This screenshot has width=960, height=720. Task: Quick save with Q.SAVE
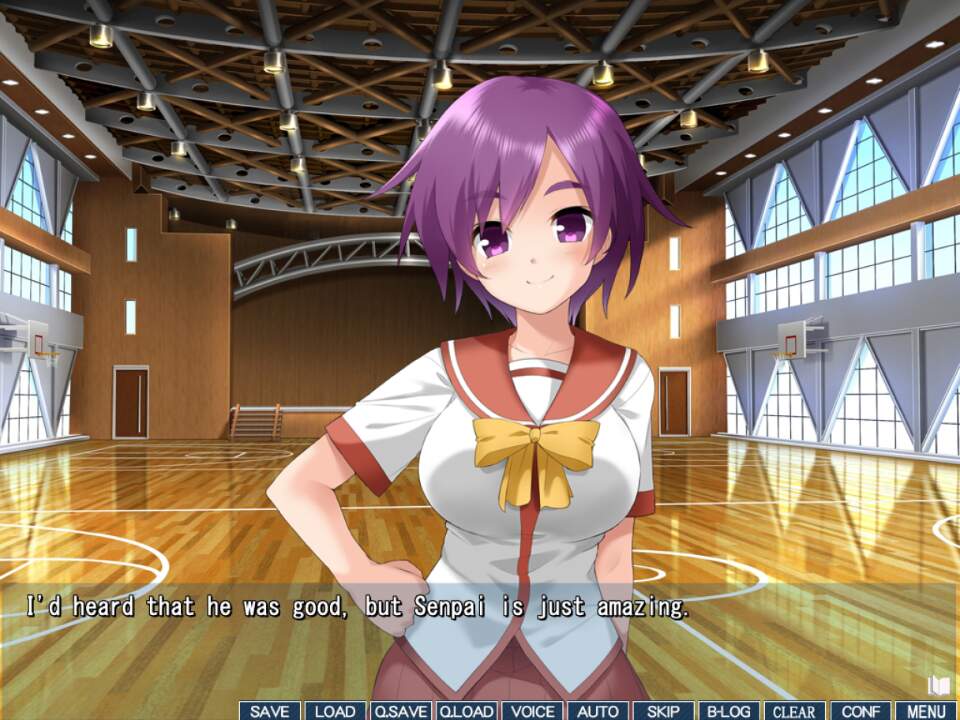401,711
